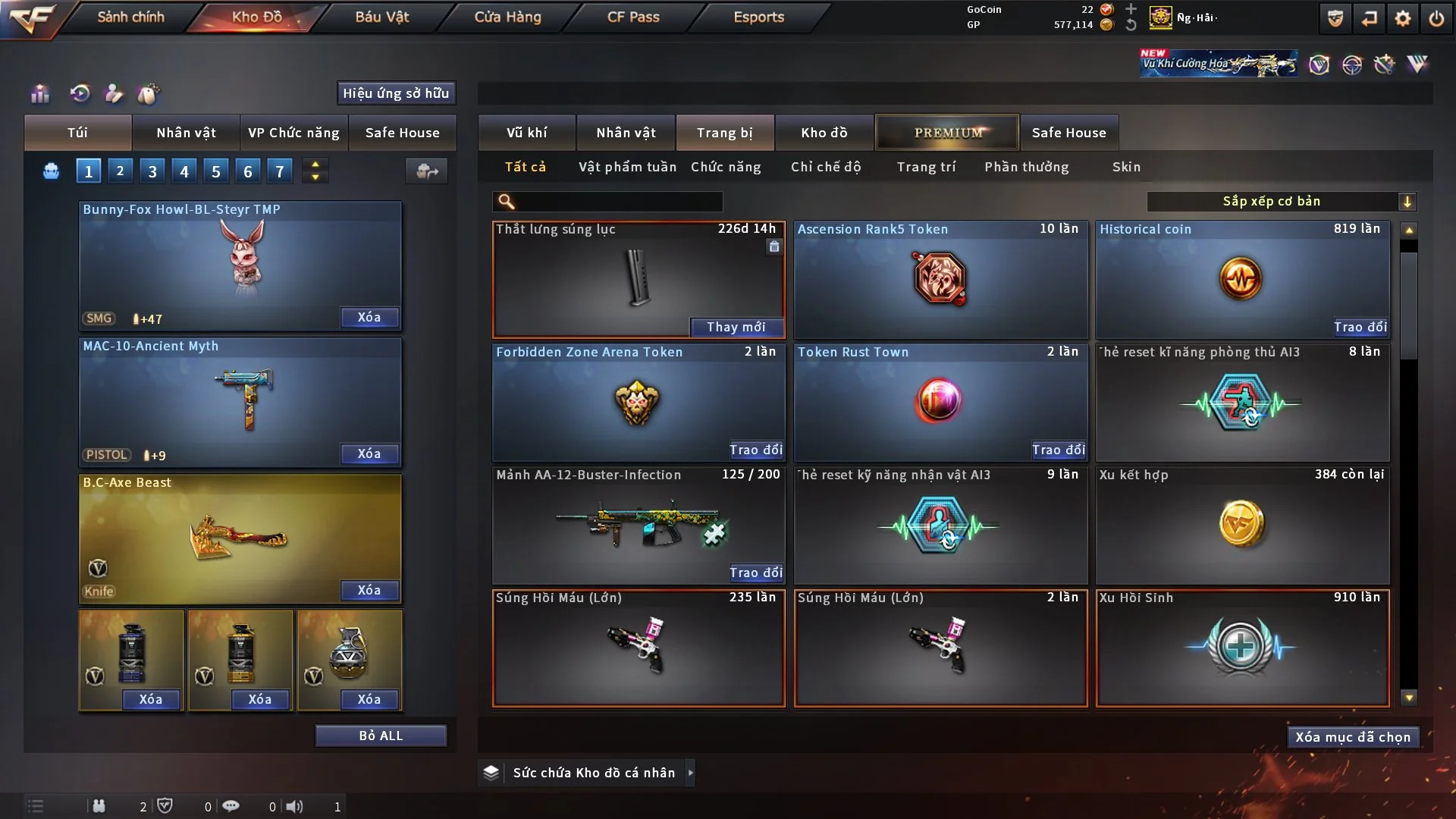Viewport: 1456px width, 819px height.
Task: Select the Xu Hồi Sinh item
Action: pyautogui.click(x=1242, y=648)
